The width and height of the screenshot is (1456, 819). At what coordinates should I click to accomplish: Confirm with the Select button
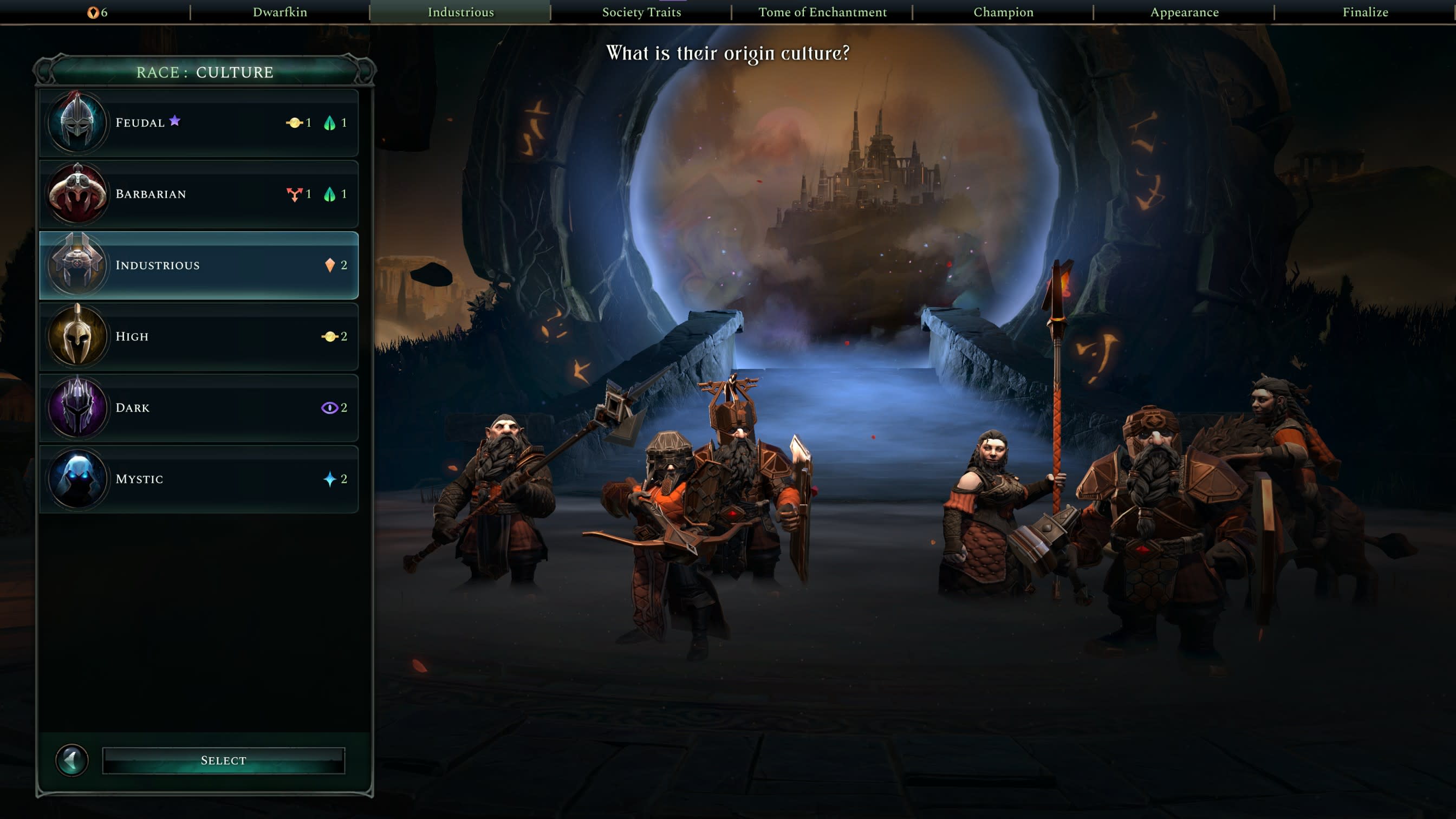(223, 760)
